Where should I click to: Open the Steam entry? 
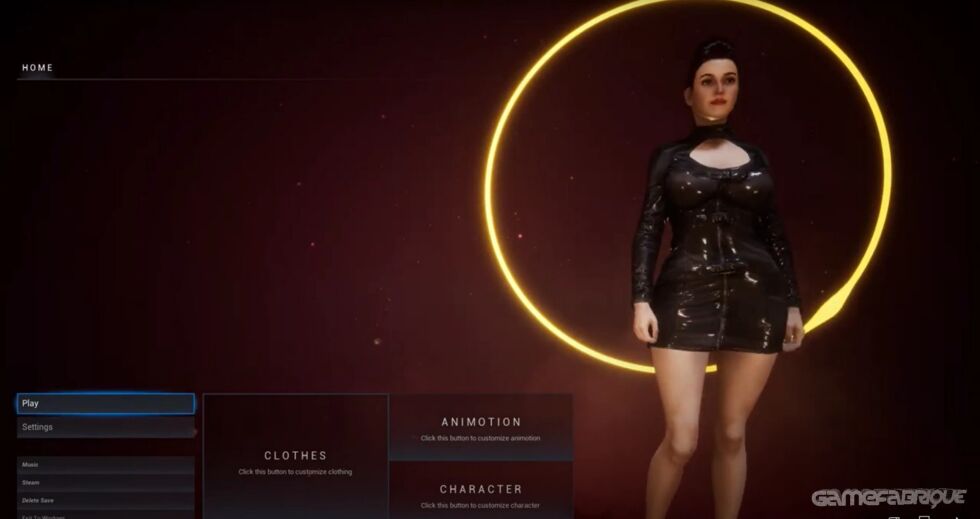click(x=105, y=482)
